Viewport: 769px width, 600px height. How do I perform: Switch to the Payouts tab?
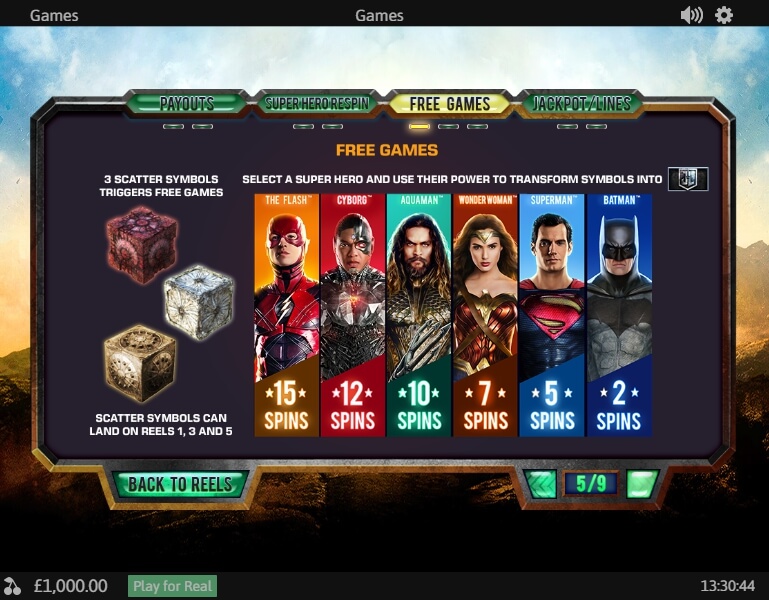[x=186, y=103]
